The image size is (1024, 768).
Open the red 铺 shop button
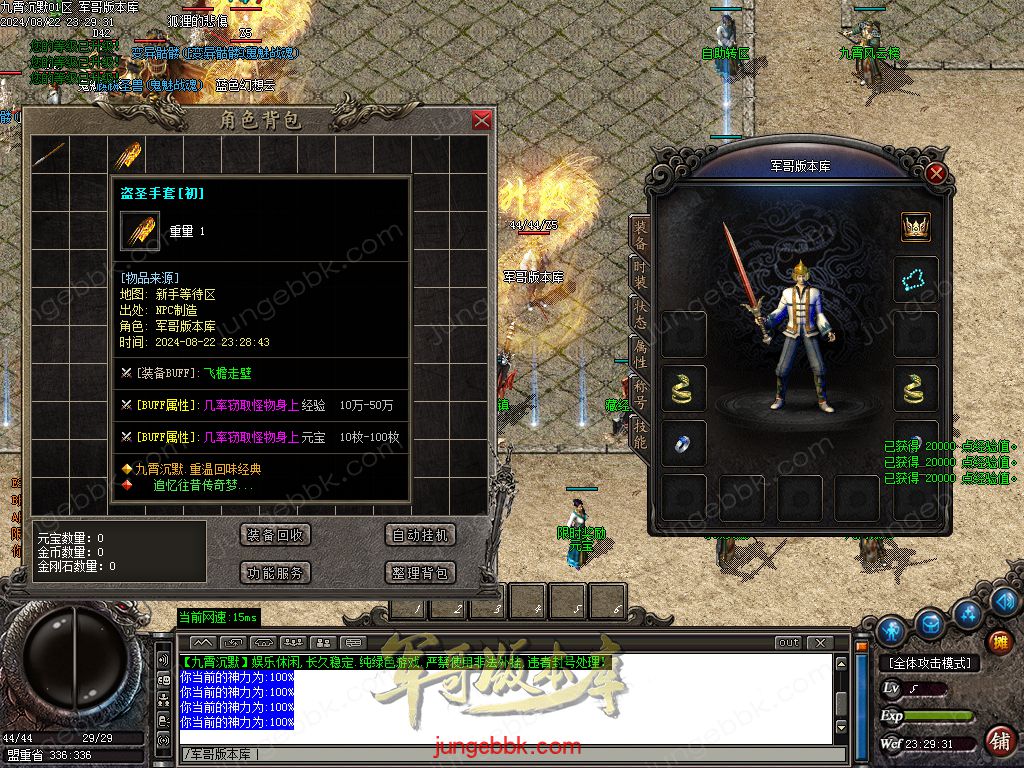click(x=998, y=741)
